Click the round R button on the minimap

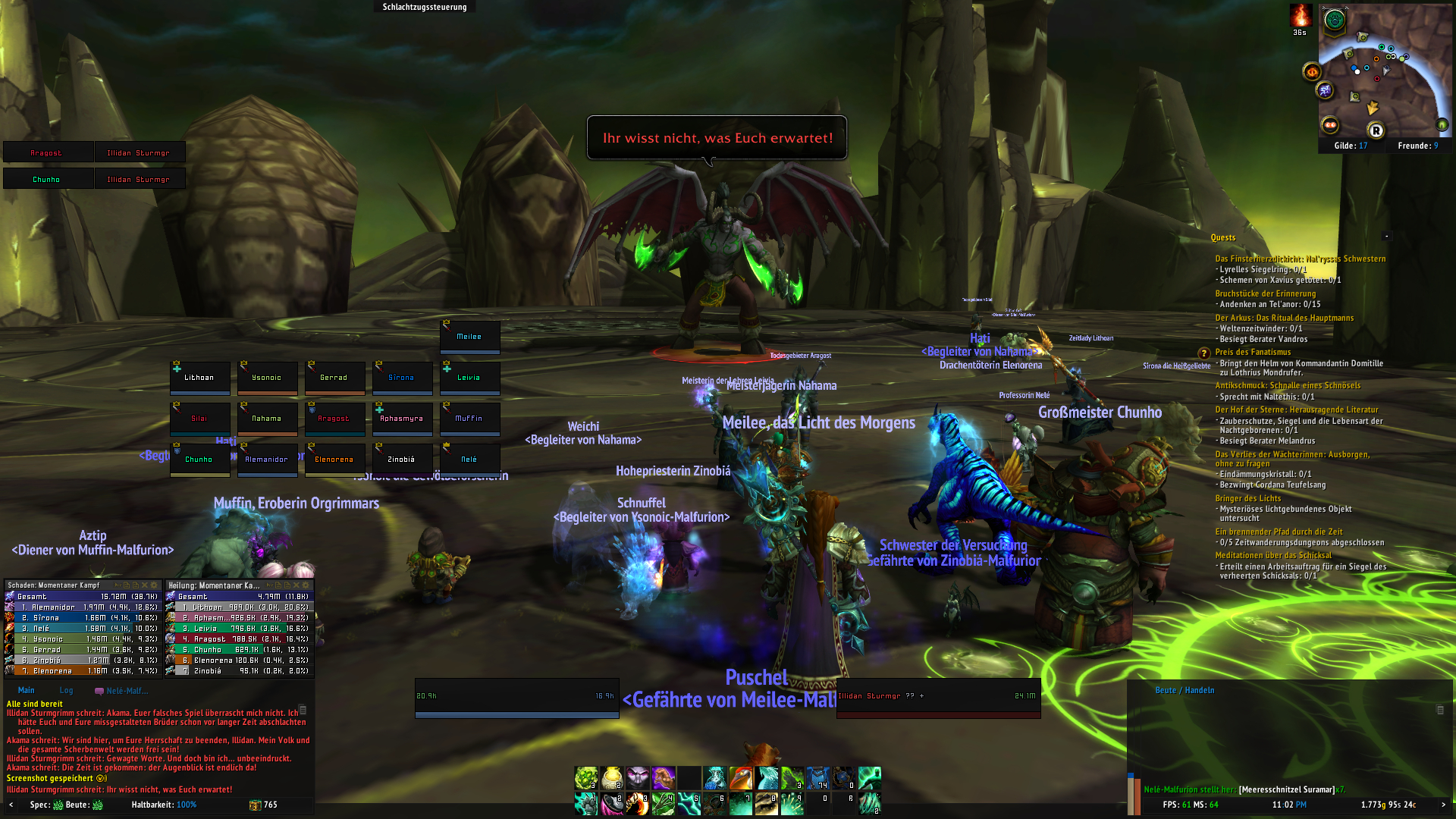click(x=1376, y=130)
